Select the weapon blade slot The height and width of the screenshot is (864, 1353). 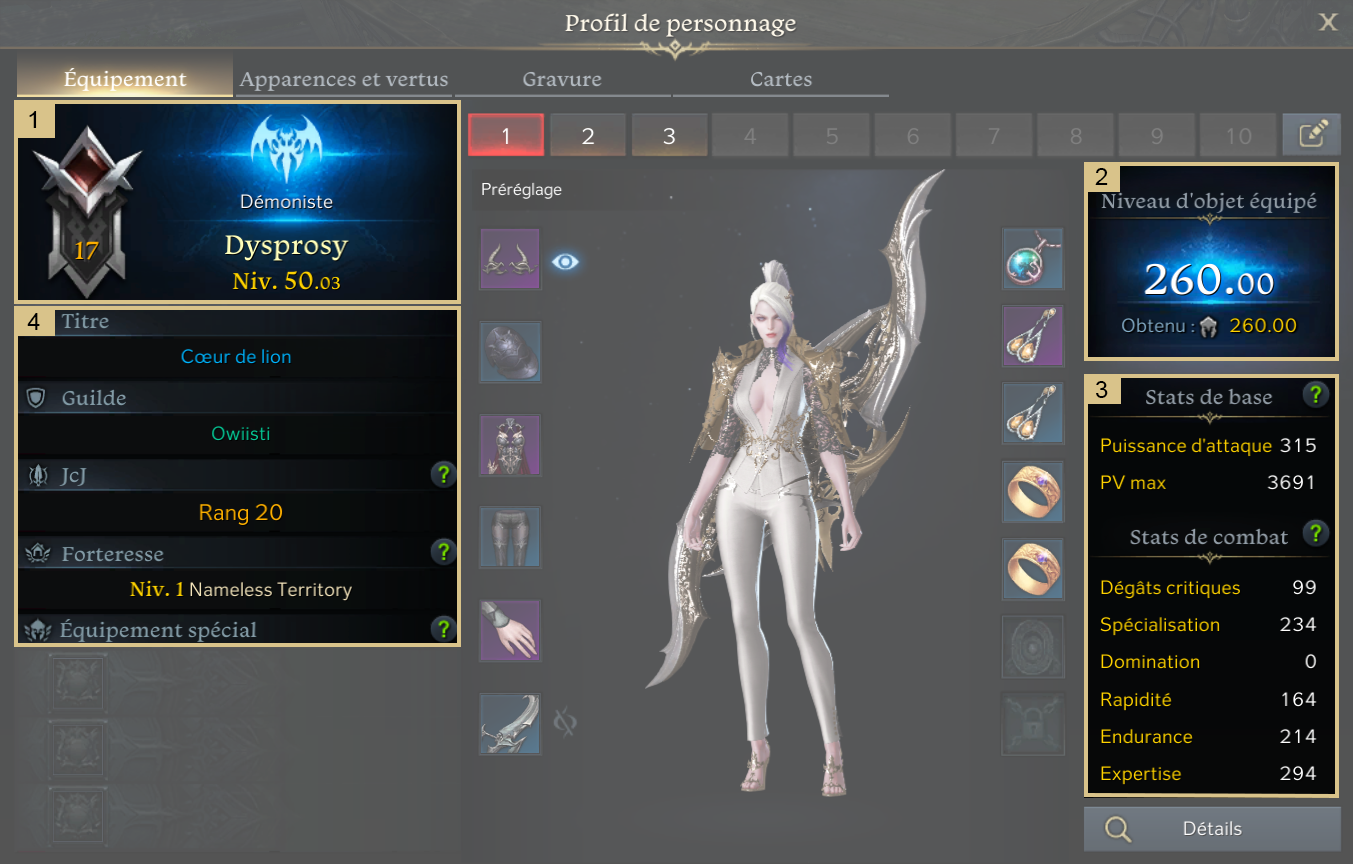510,723
